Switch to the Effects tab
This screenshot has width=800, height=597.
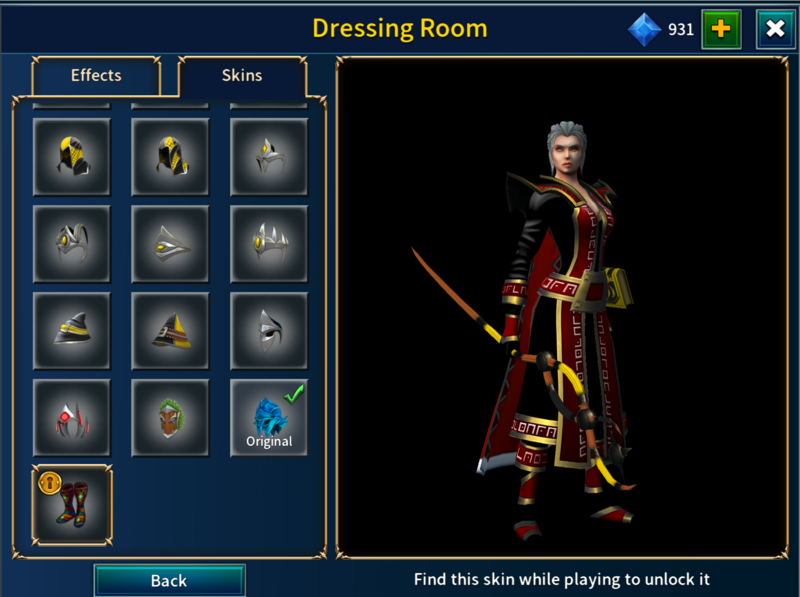(96, 75)
